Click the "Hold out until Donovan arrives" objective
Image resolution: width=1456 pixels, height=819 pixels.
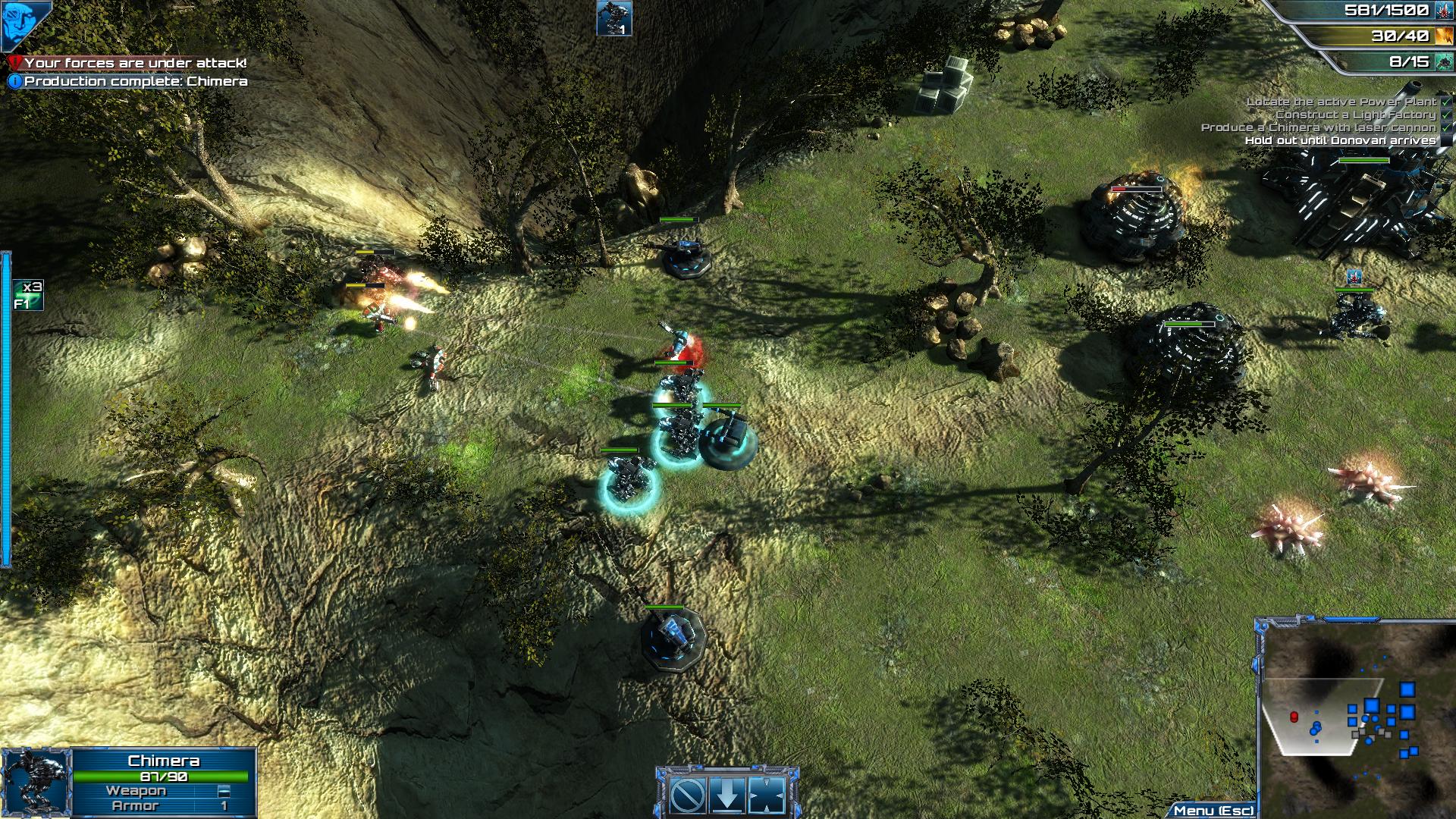(1340, 140)
